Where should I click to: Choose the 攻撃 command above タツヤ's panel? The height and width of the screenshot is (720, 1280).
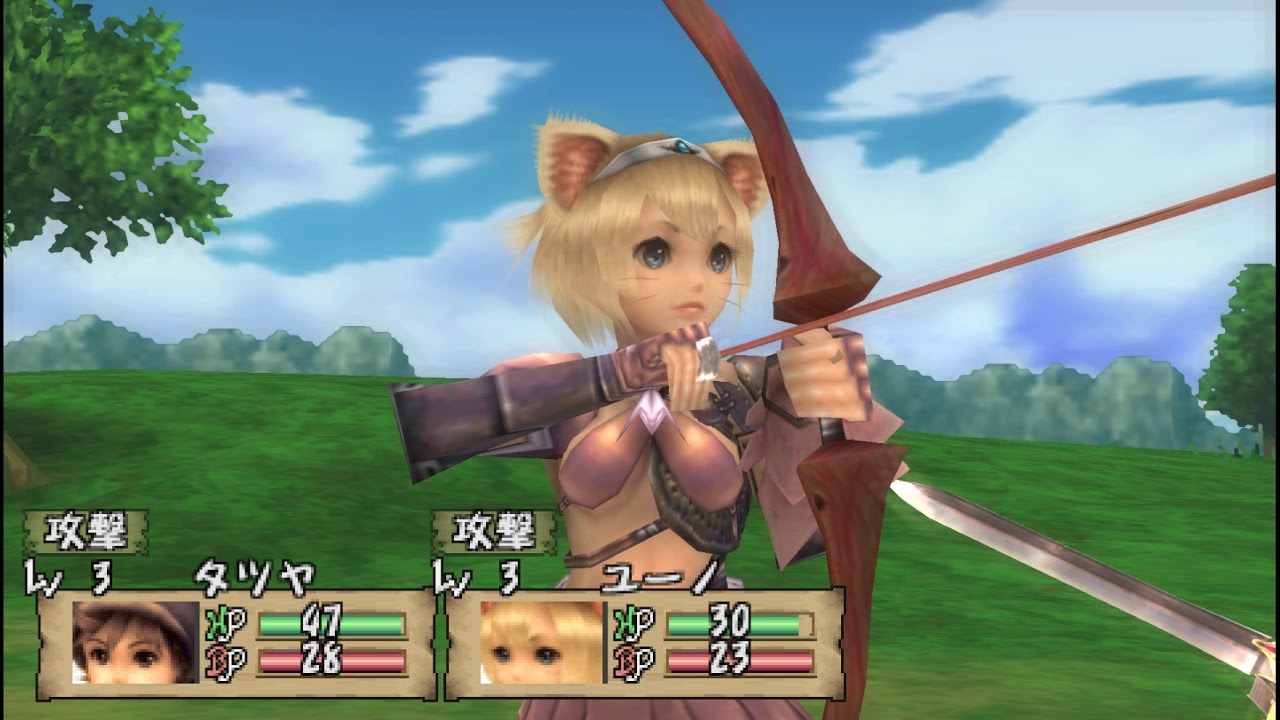pyautogui.click(x=86, y=532)
